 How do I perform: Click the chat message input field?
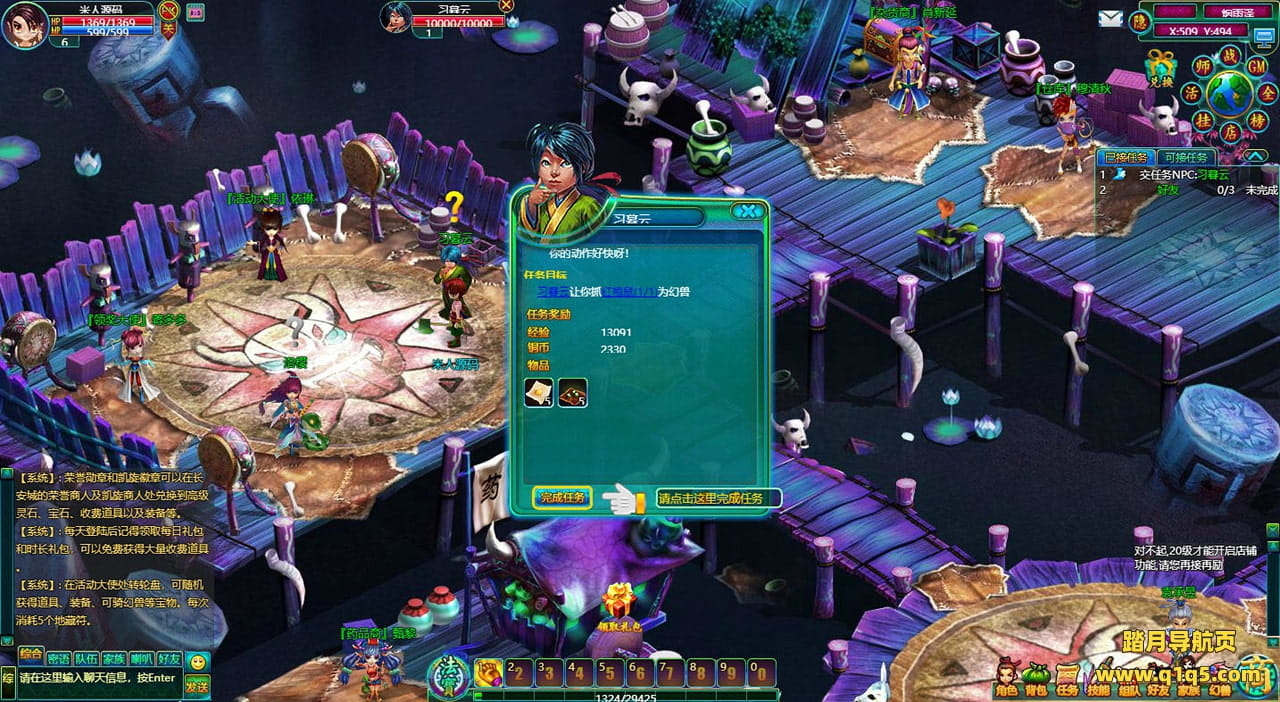point(98,678)
